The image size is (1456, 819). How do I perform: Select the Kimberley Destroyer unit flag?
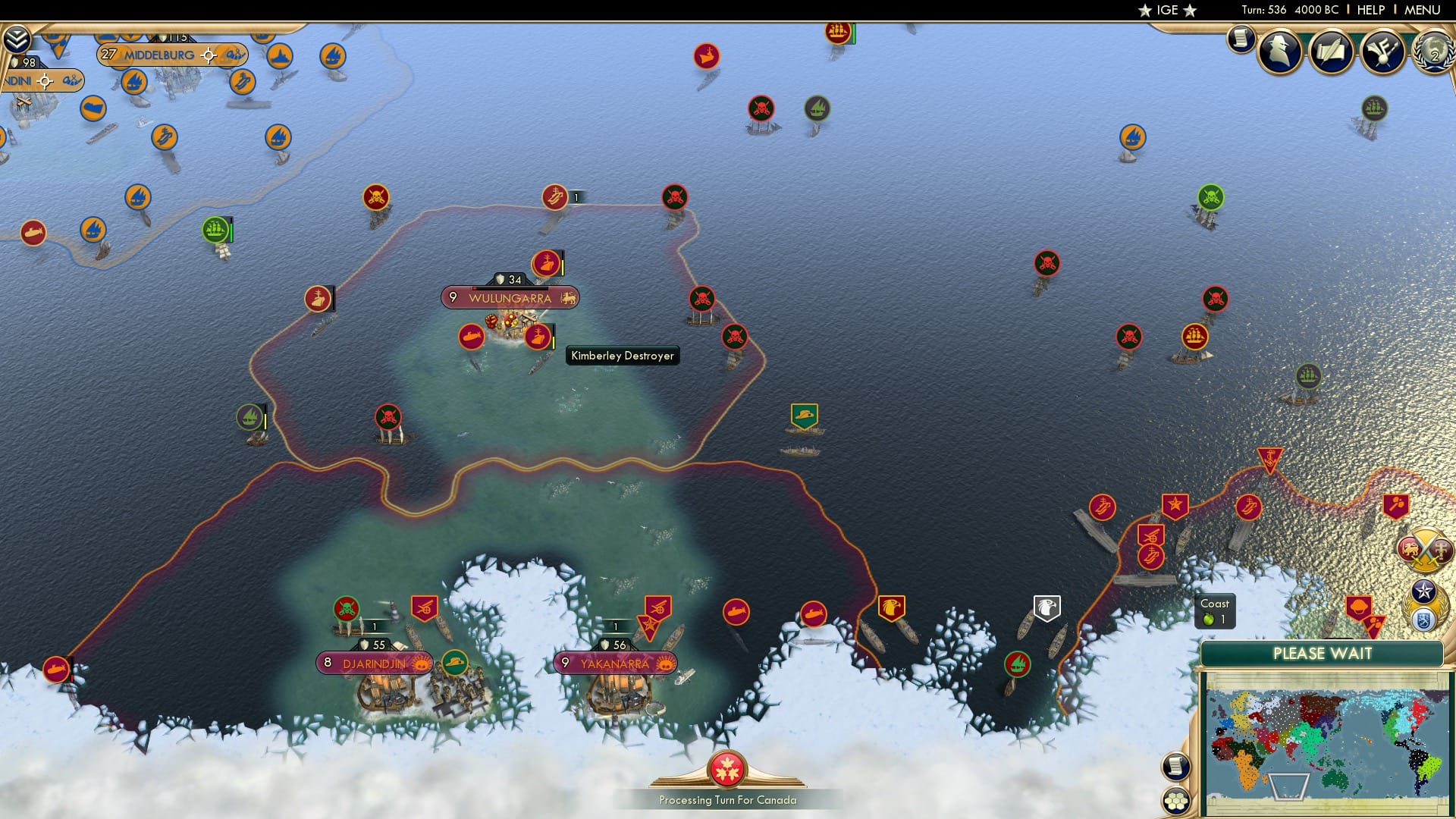pos(538,337)
